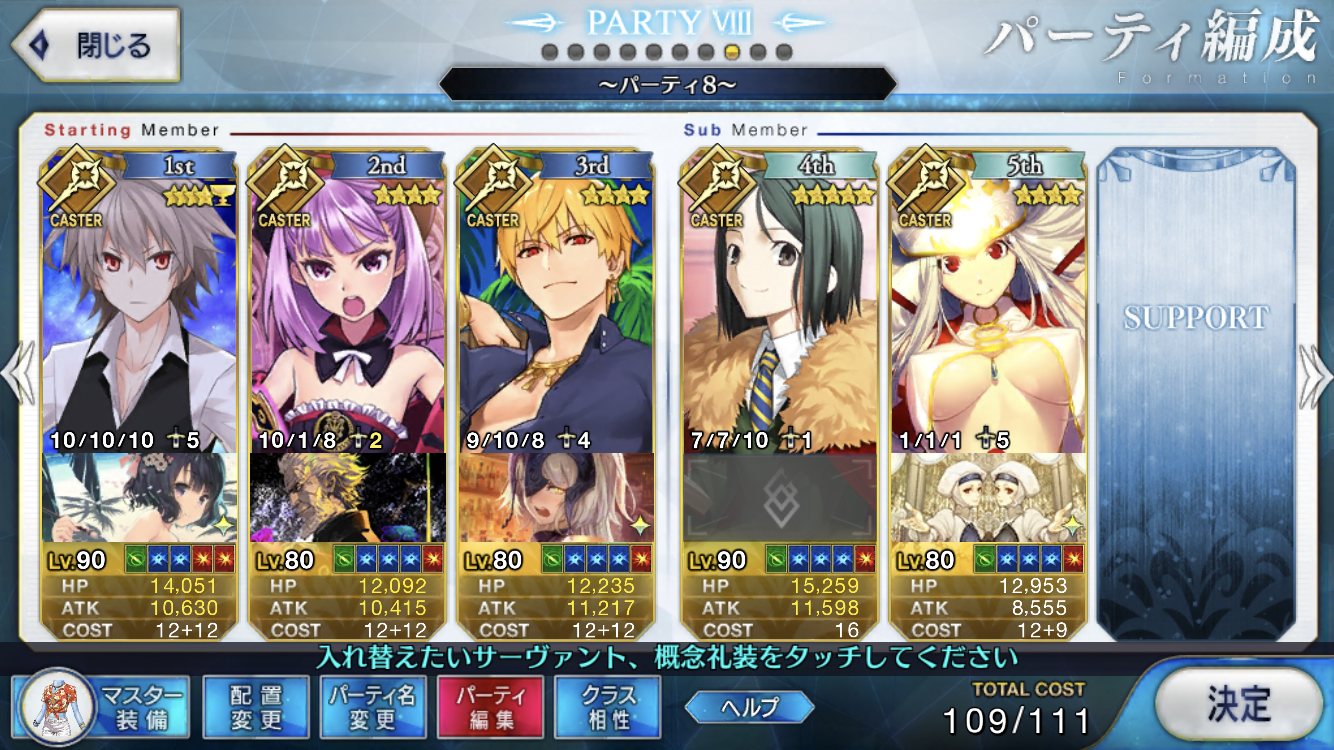Tap the empty craft essence slot of 4th servant
The height and width of the screenshot is (750, 1334).
pyautogui.click(x=780, y=497)
